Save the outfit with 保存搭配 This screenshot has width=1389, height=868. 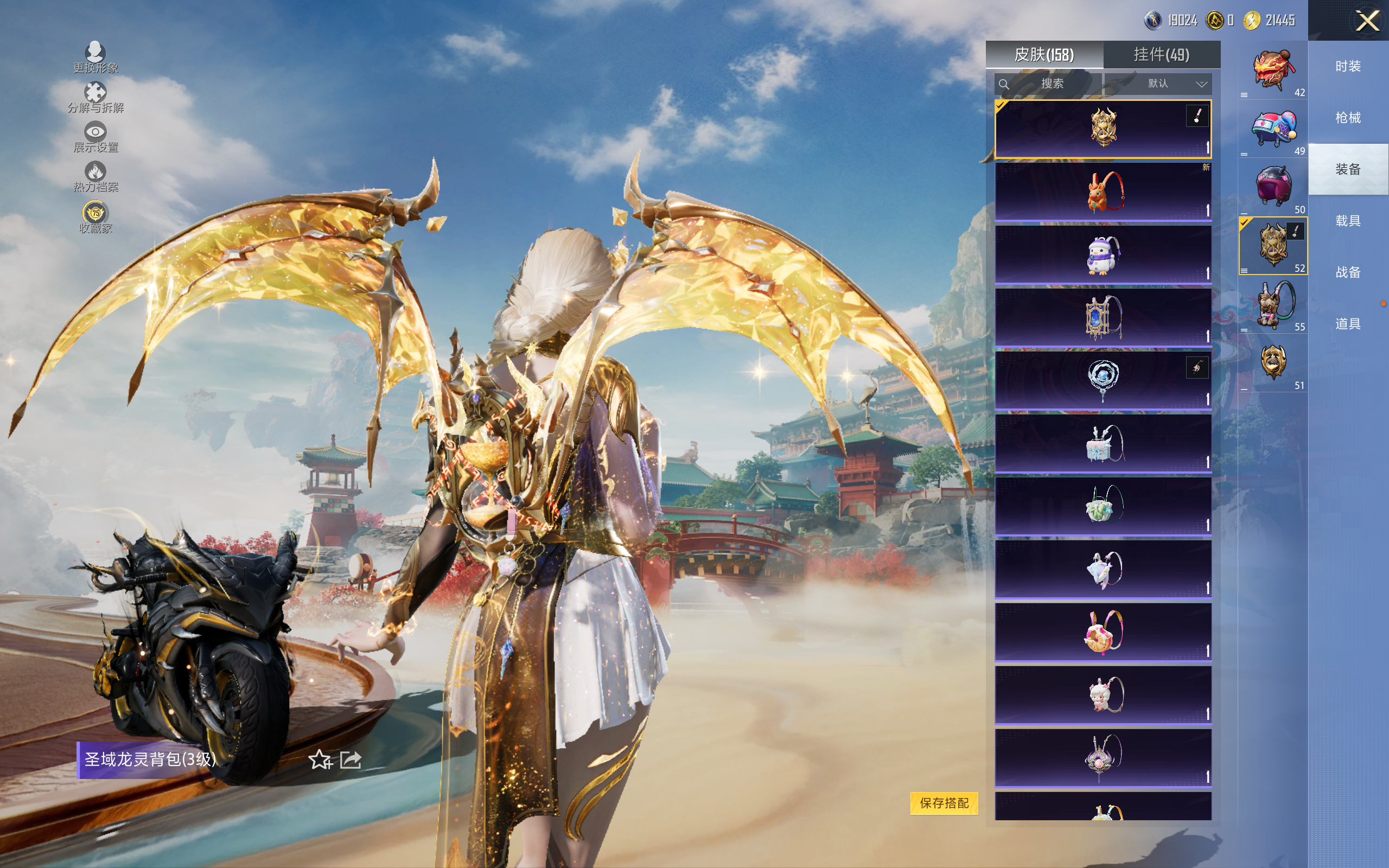point(944,802)
